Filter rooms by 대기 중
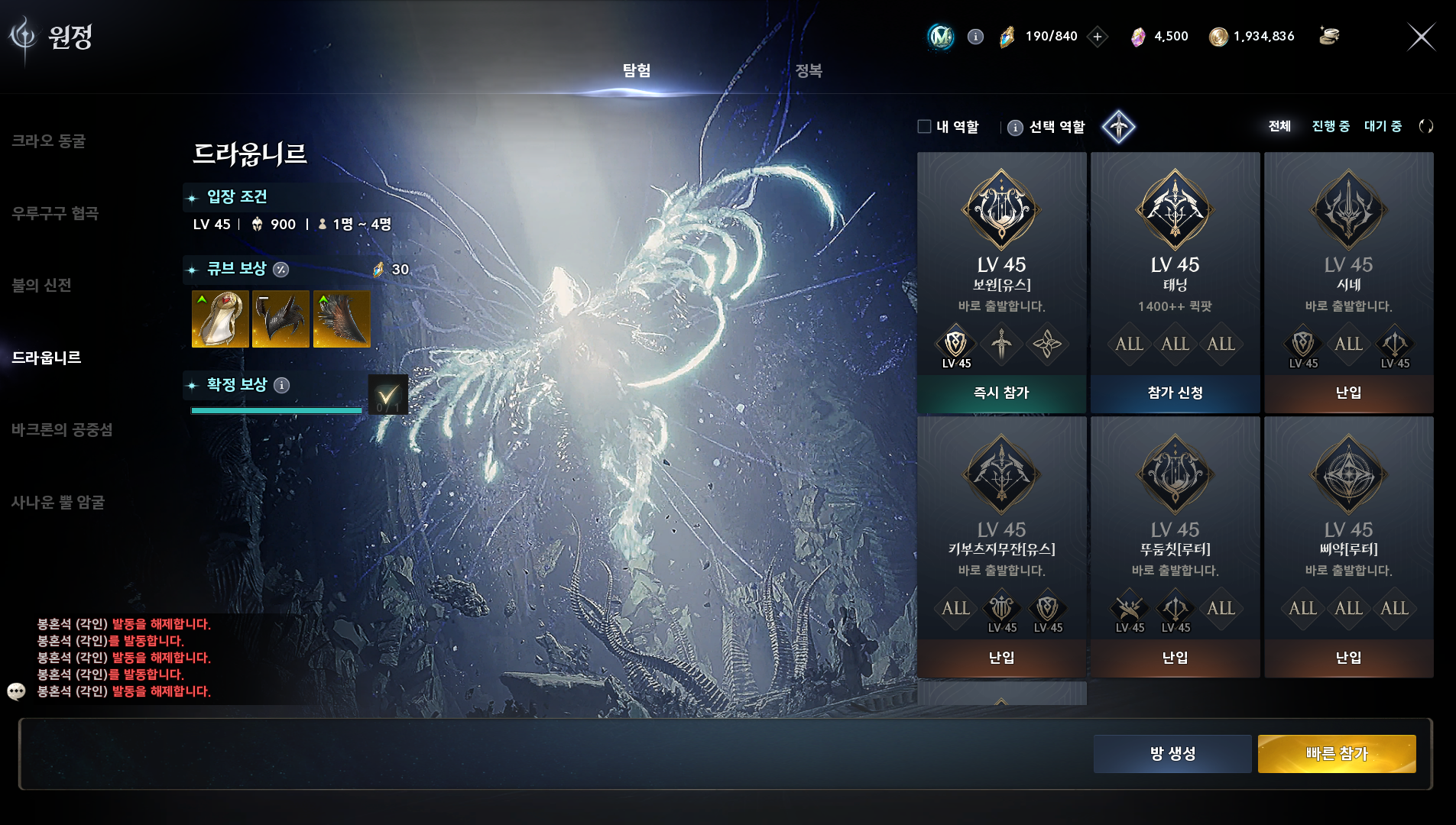1456x825 pixels. [1383, 127]
